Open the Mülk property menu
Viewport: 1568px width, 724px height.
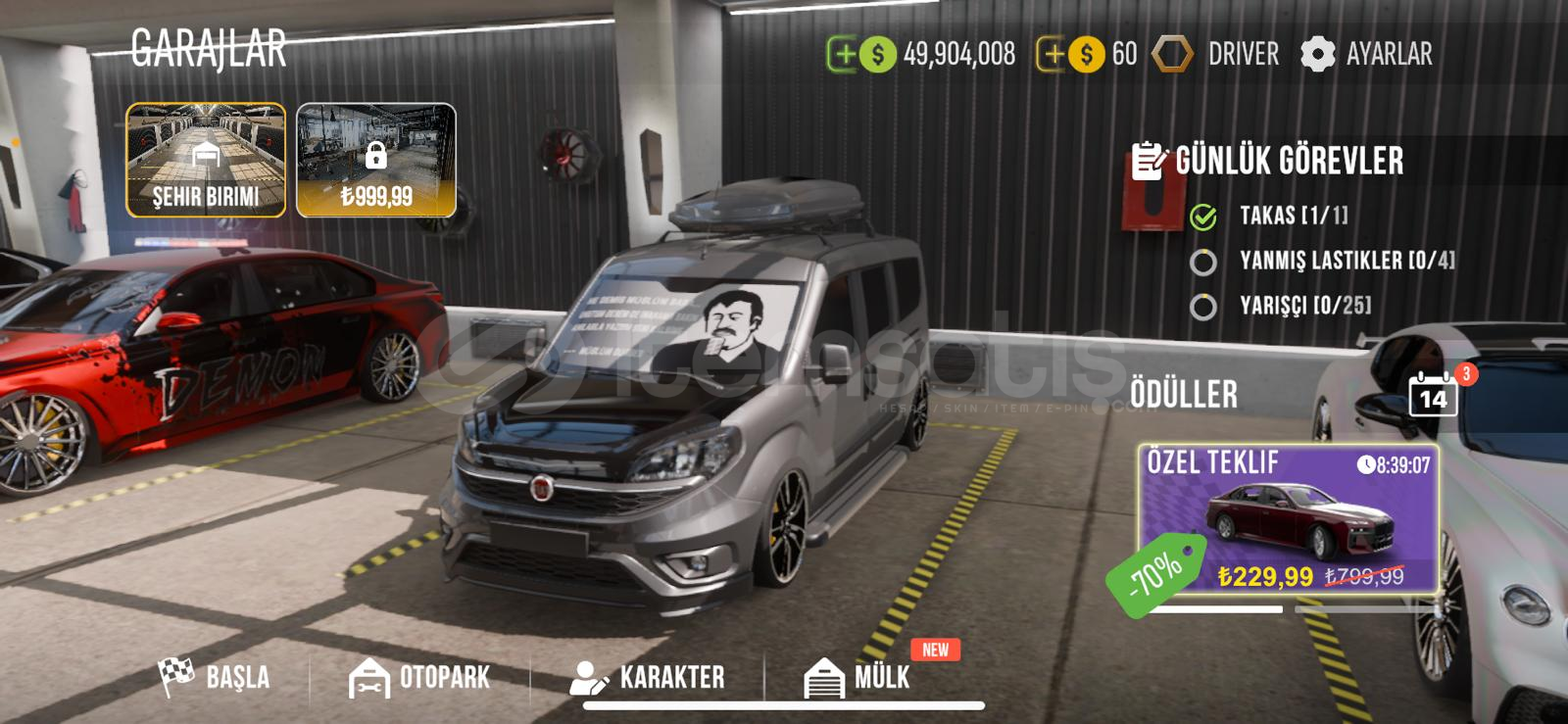click(x=857, y=677)
